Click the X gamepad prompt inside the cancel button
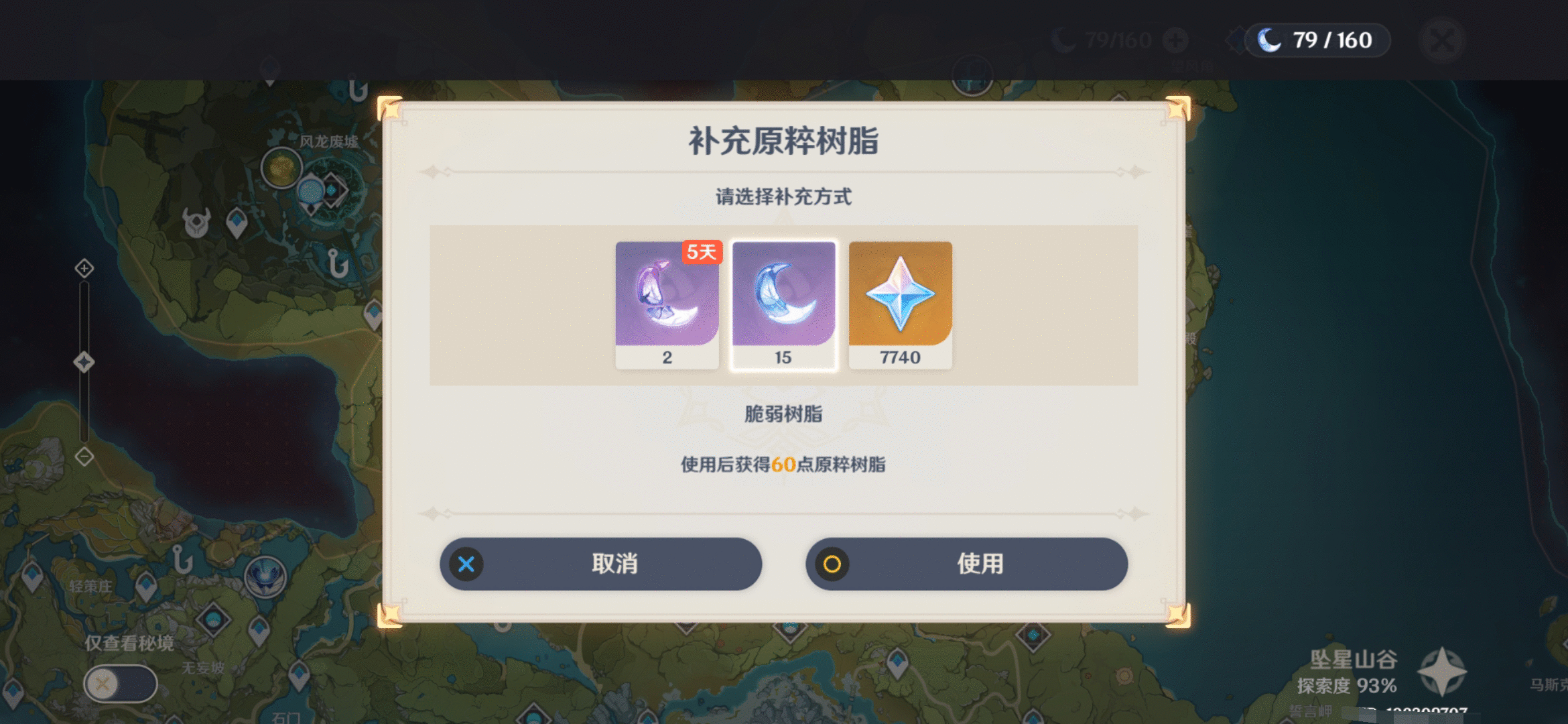The width and height of the screenshot is (1568, 724). click(467, 564)
